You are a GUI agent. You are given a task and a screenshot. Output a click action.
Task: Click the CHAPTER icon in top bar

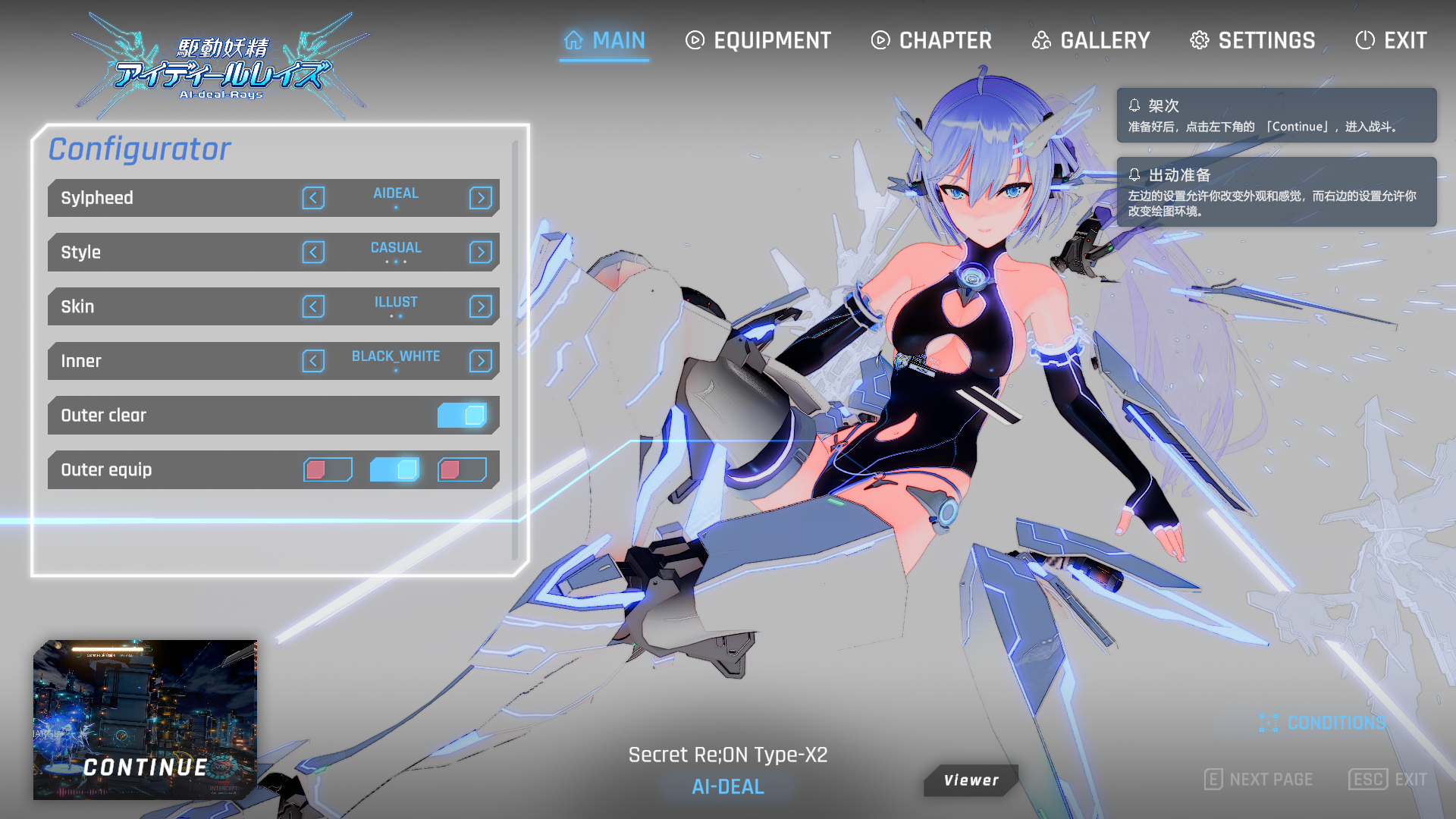pos(880,40)
